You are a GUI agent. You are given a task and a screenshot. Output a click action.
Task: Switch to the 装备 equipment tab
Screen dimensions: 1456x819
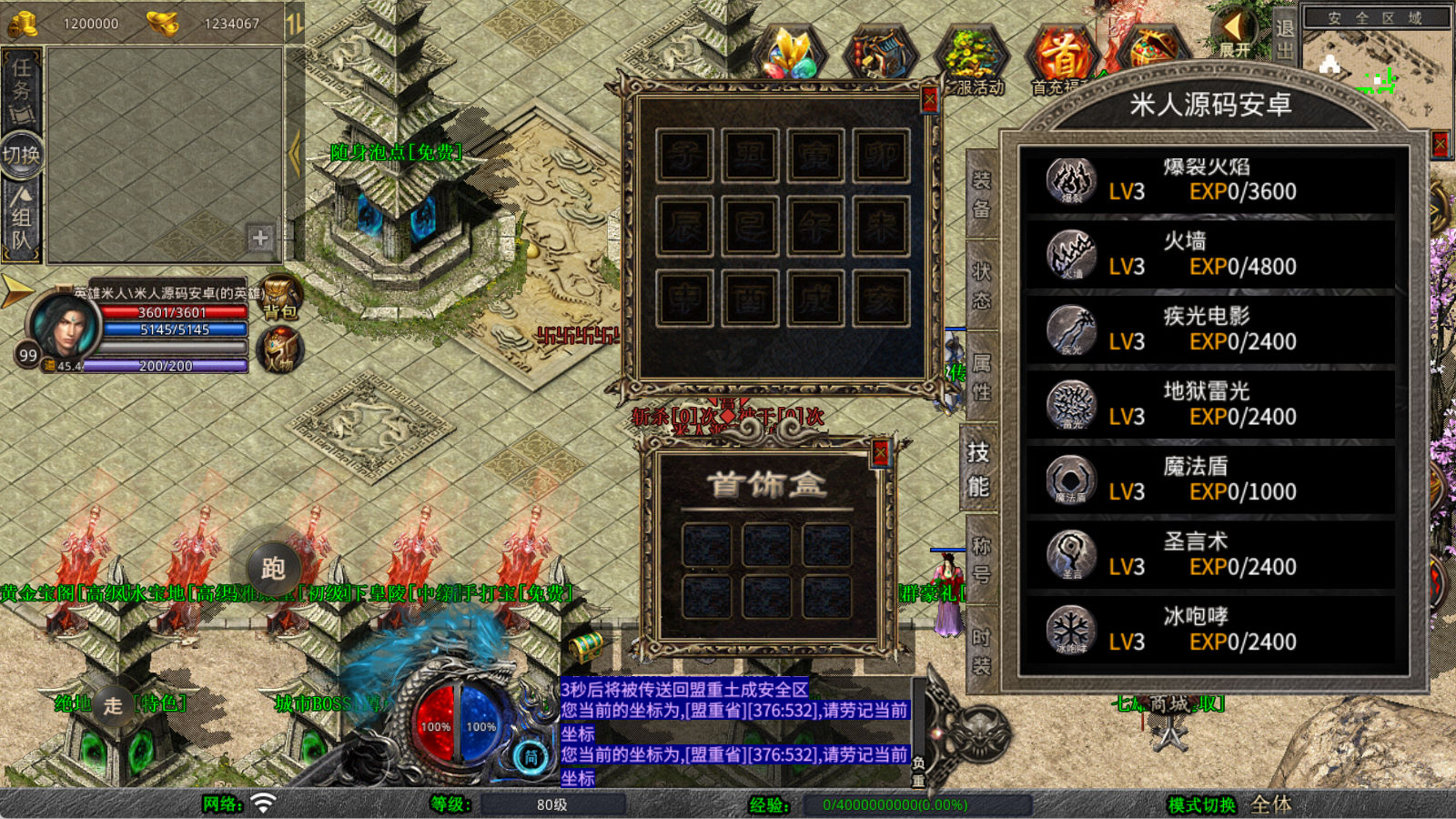[x=981, y=195]
